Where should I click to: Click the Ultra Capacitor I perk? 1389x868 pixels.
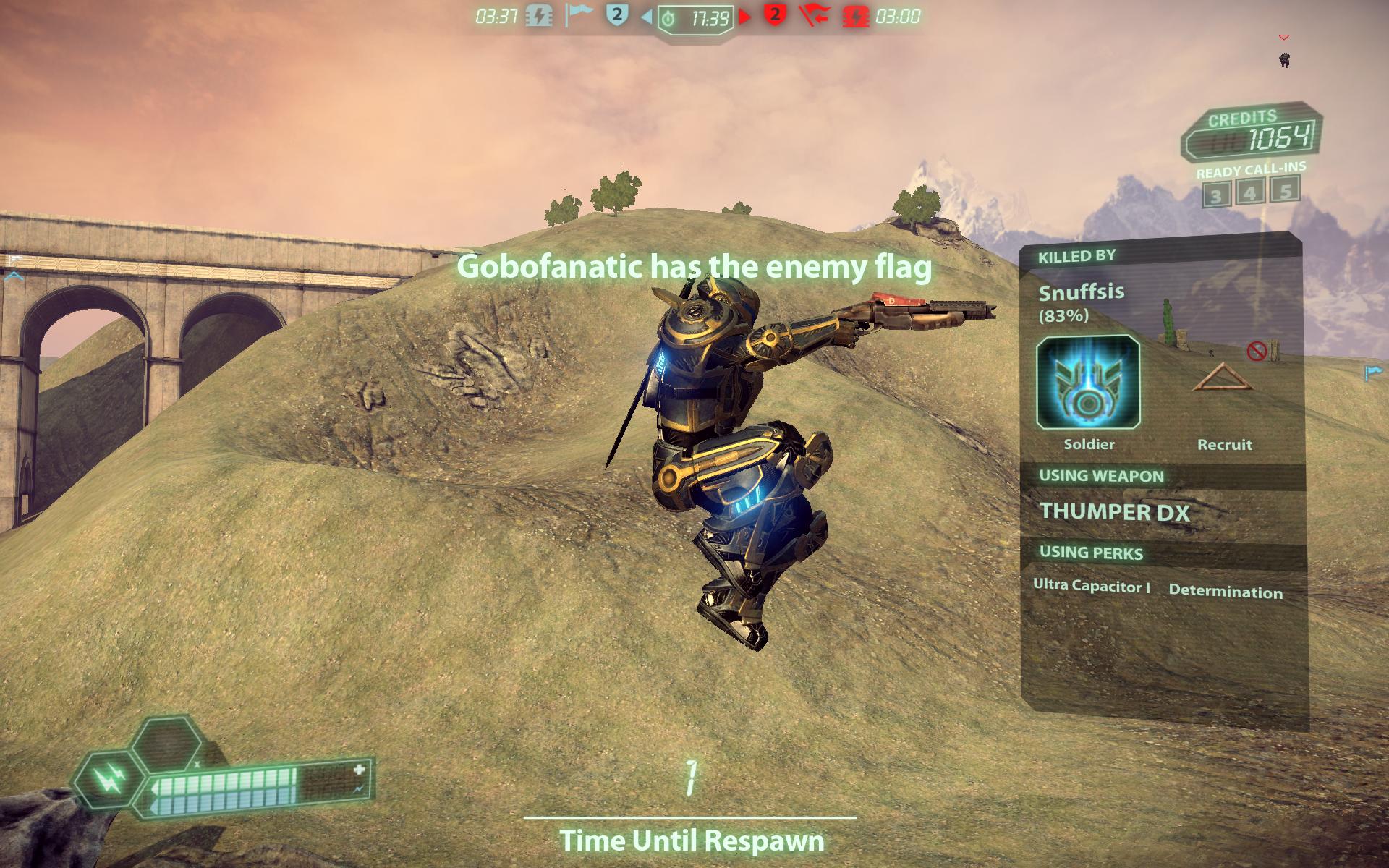click(1091, 586)
